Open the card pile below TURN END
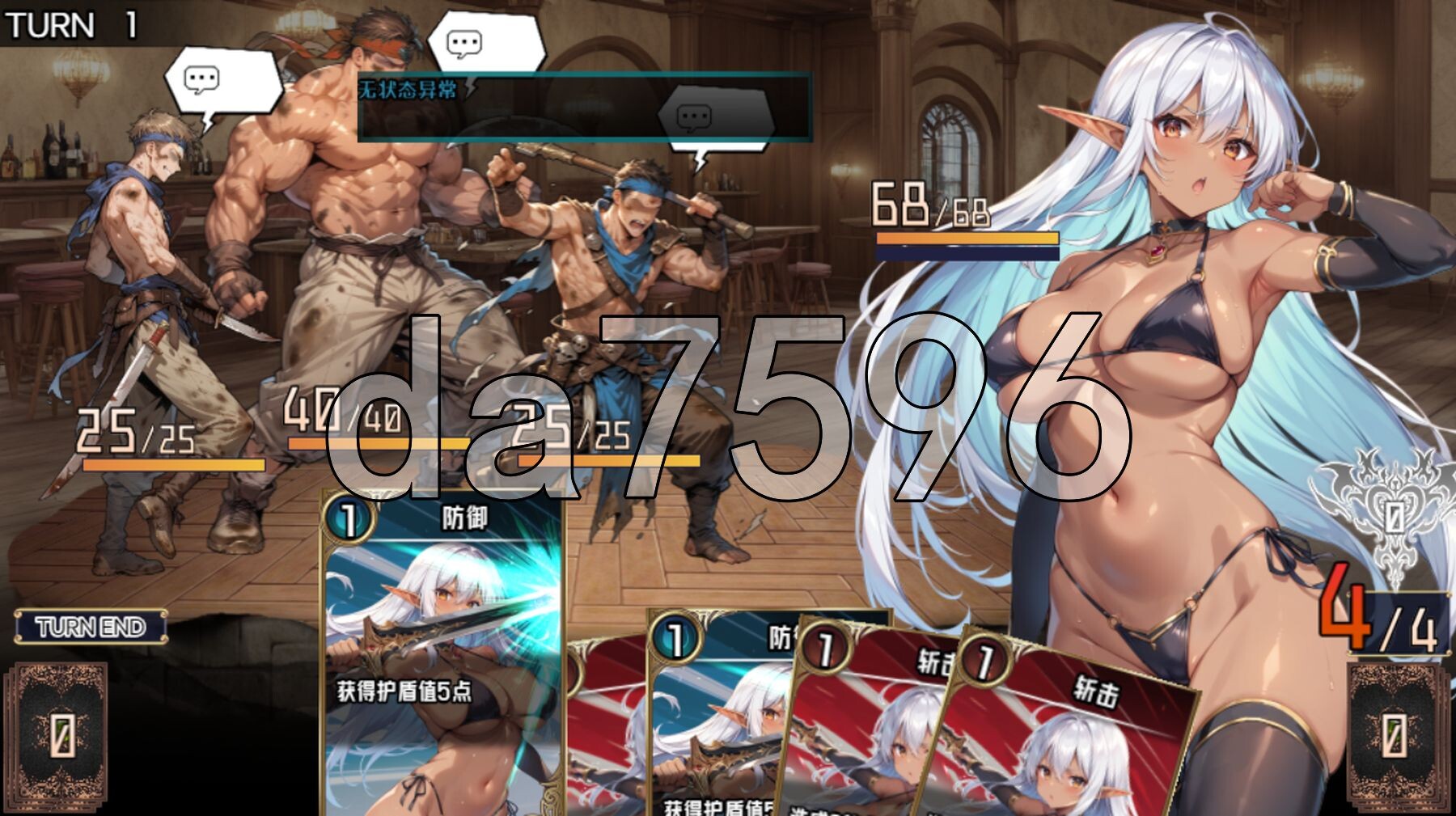Screen dimensions: 1456x816 [60, 735]
